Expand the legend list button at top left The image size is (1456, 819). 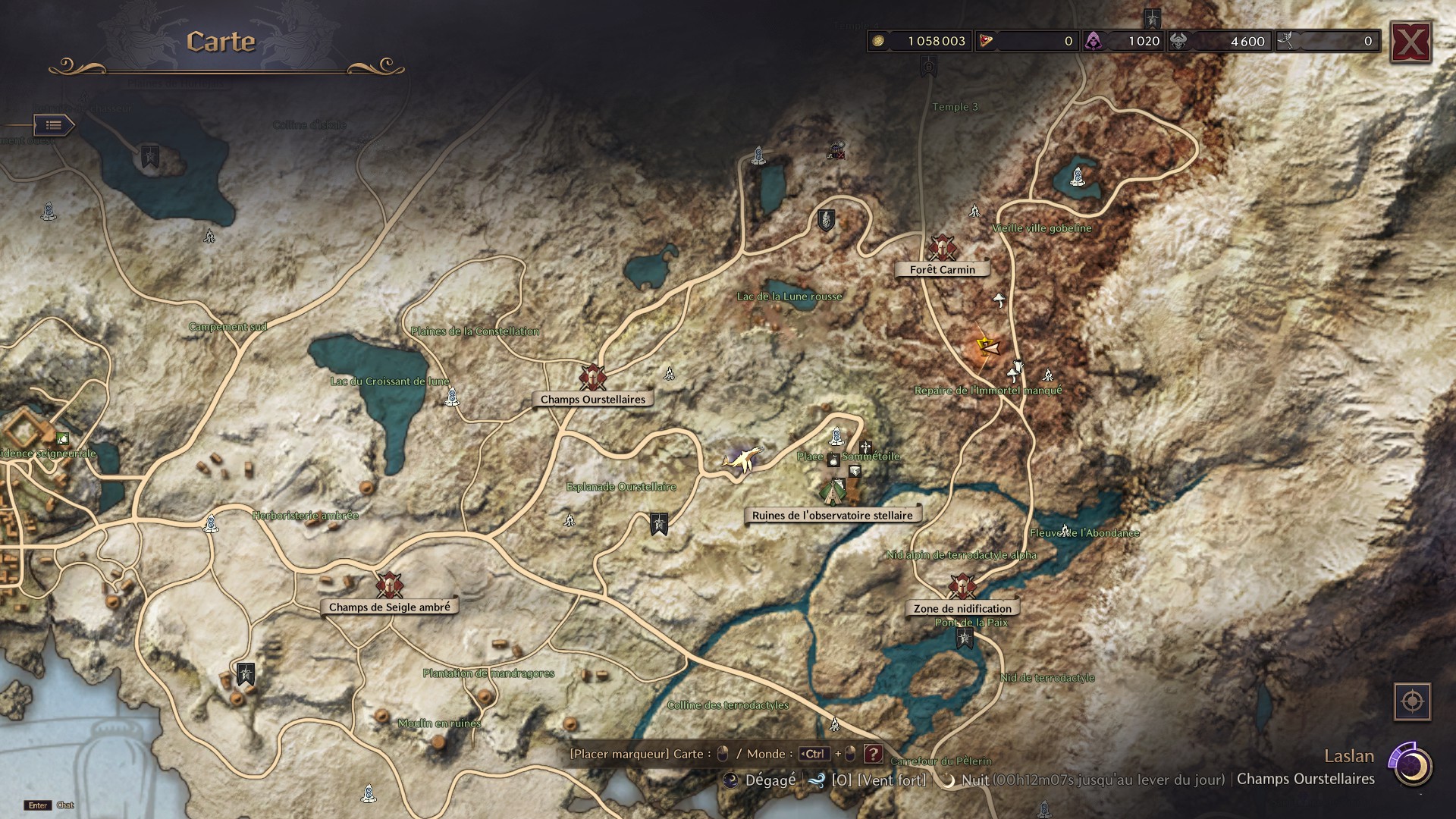coord(53,126)
